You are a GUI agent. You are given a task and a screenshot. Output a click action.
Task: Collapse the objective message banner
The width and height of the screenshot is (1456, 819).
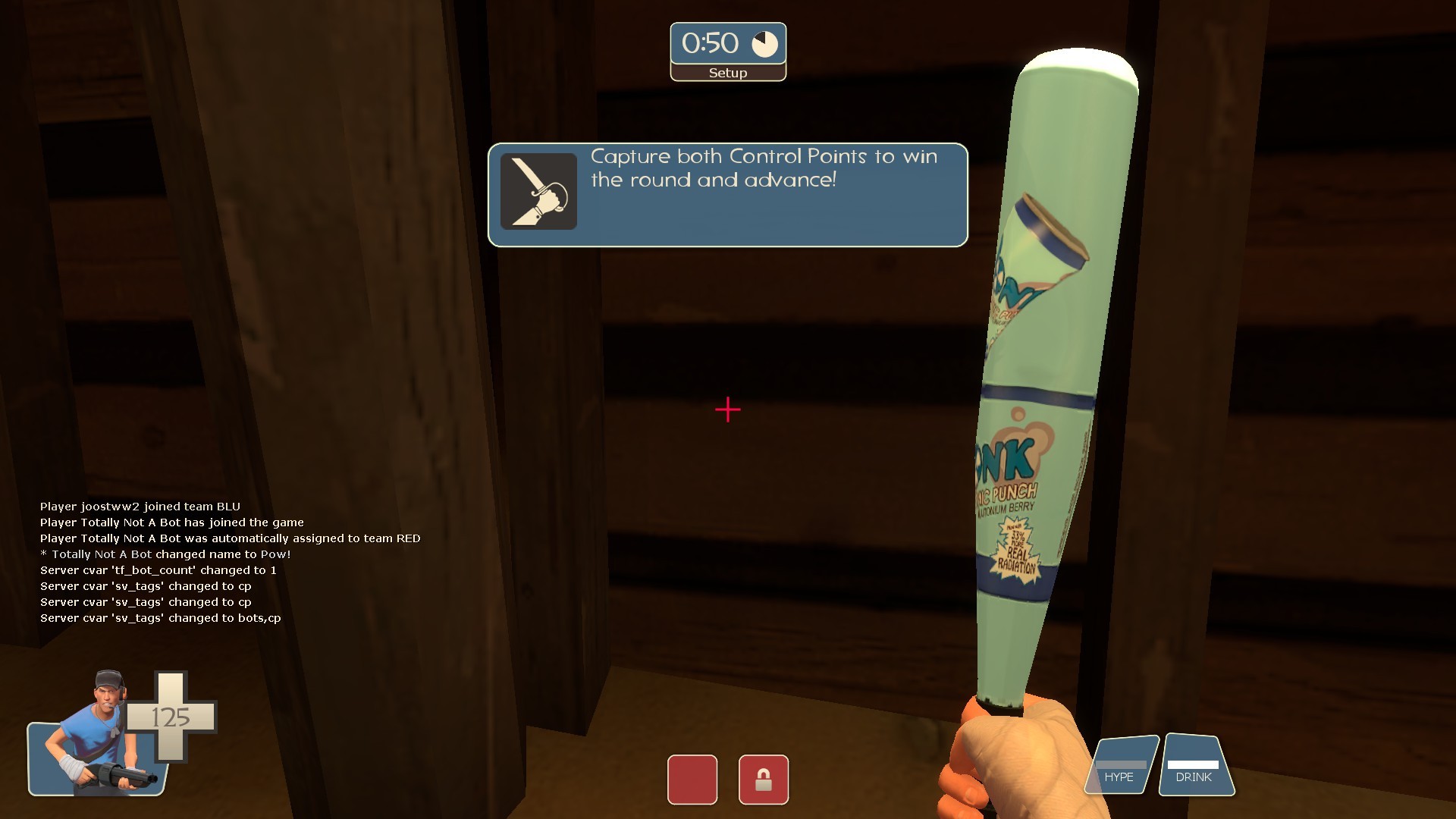[727, 195]
